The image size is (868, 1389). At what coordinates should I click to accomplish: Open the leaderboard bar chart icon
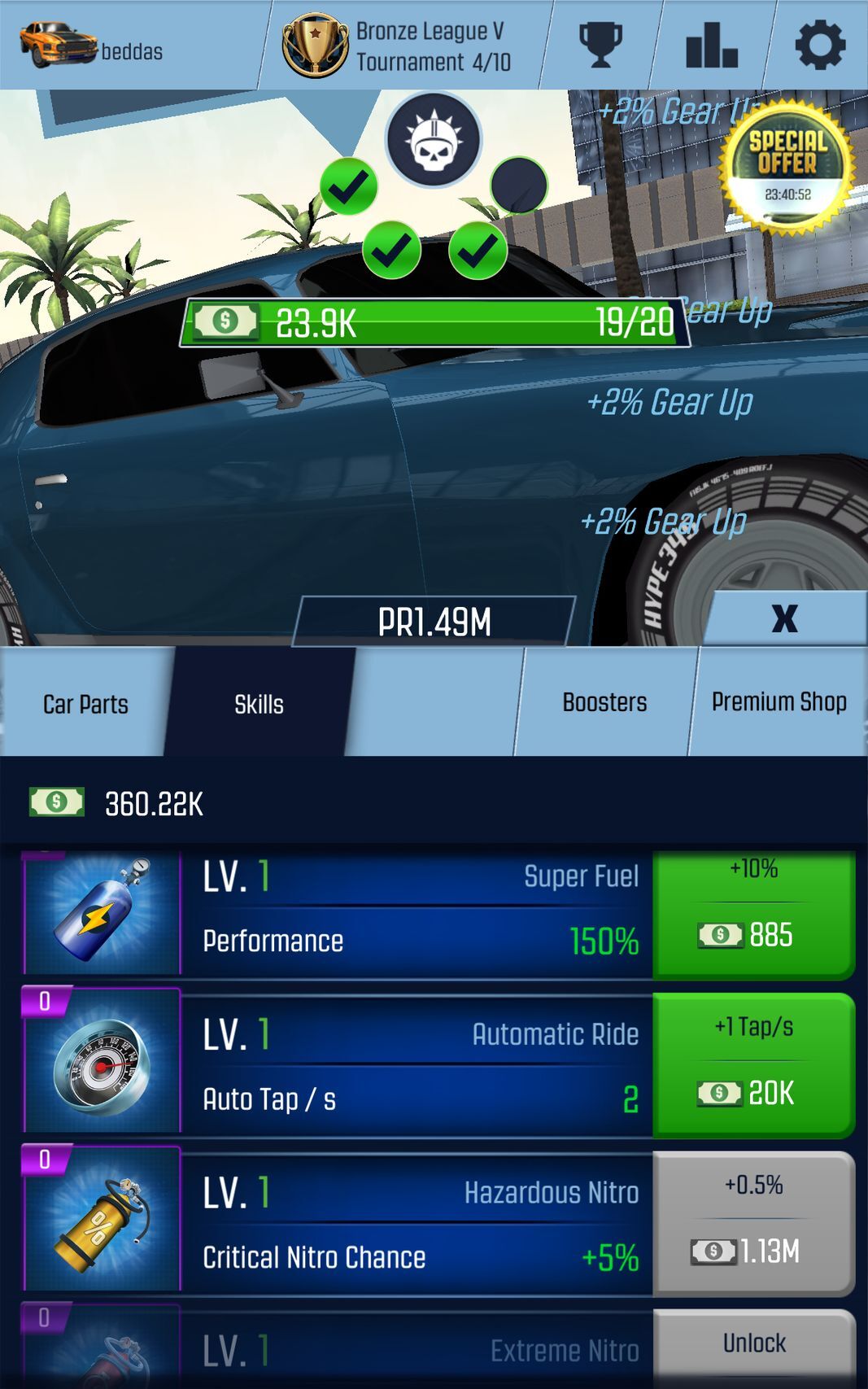pyautogui.click(x=712, y=45)
